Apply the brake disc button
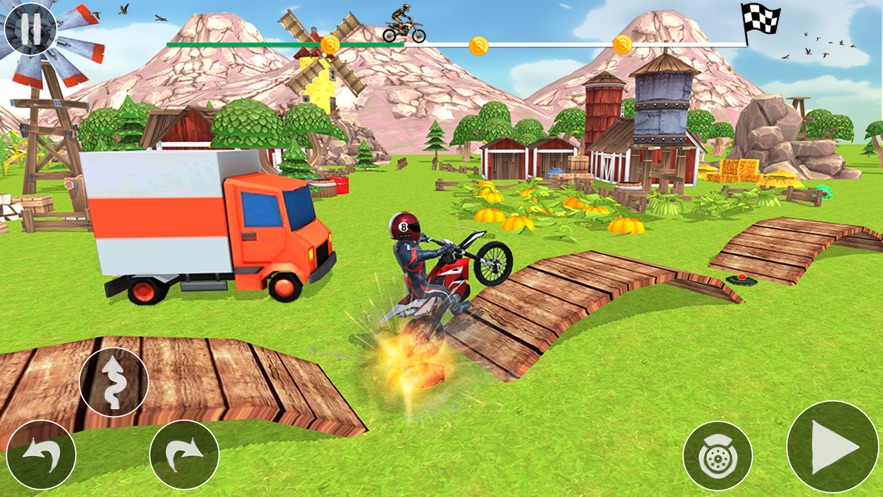The width and height of the screenshot is (883, 497). [x=717, y=456]
